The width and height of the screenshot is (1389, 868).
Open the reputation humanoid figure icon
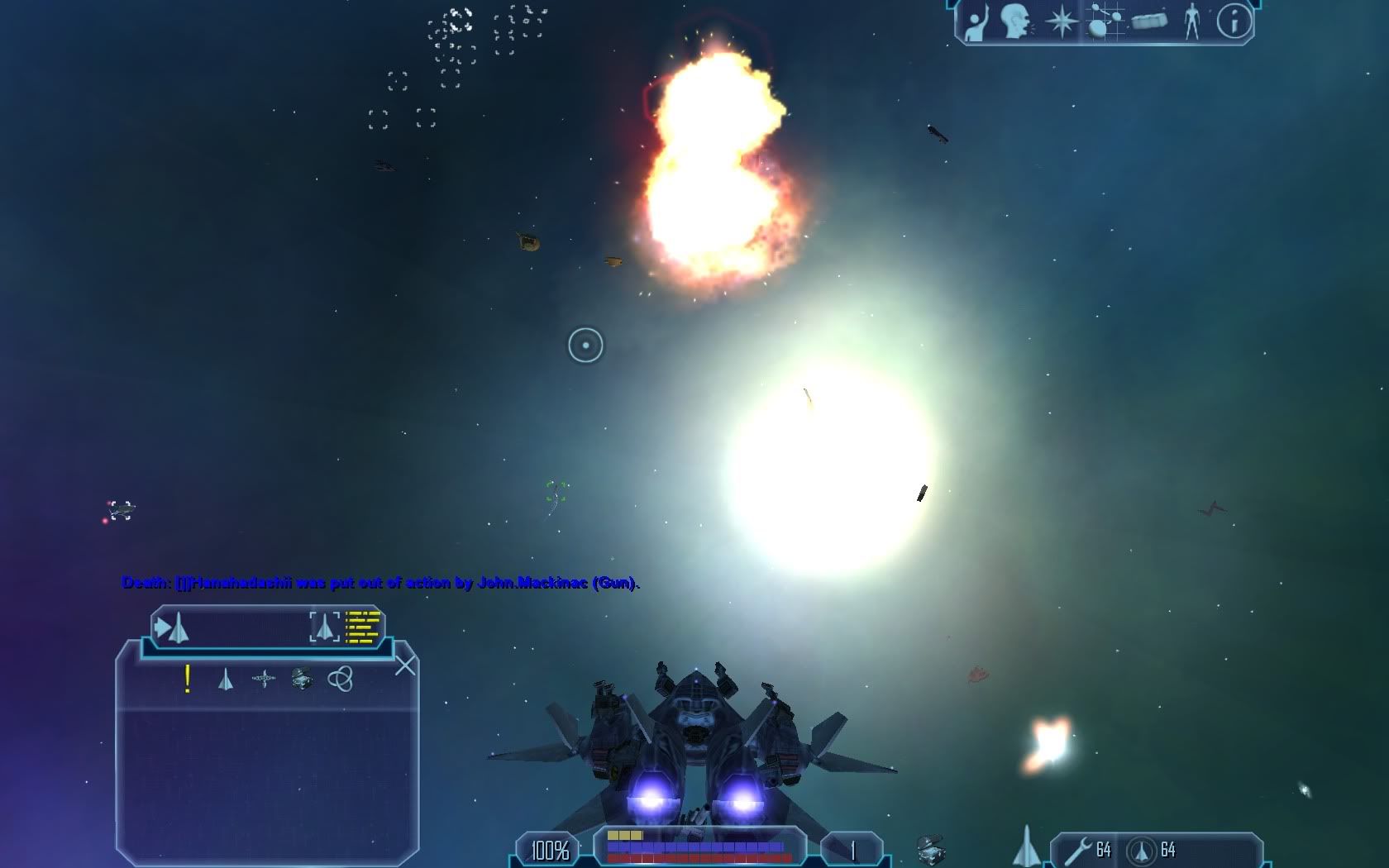(1191, 21)
